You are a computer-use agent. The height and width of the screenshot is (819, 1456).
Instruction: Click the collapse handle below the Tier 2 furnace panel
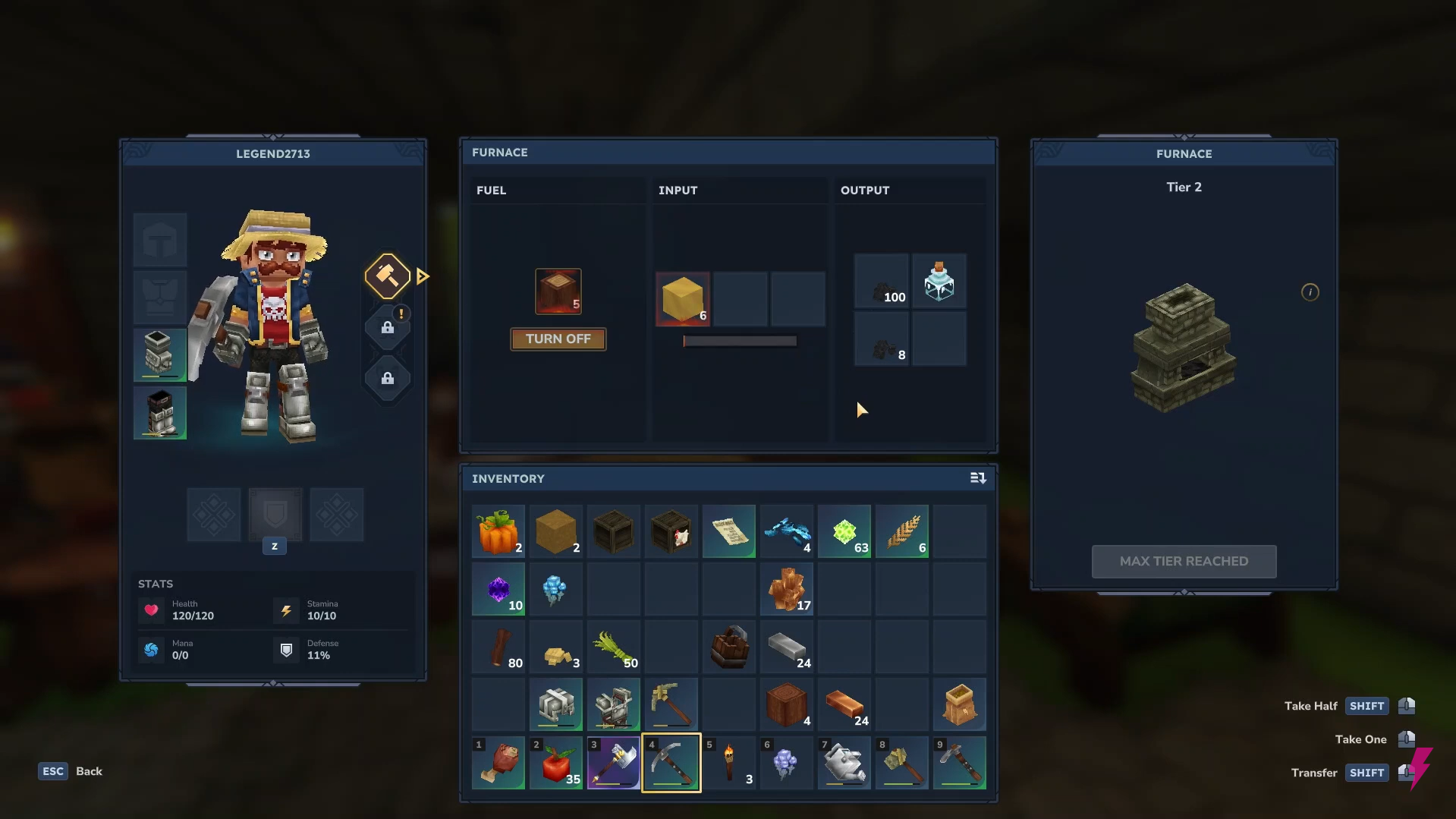coord(1183,594)
